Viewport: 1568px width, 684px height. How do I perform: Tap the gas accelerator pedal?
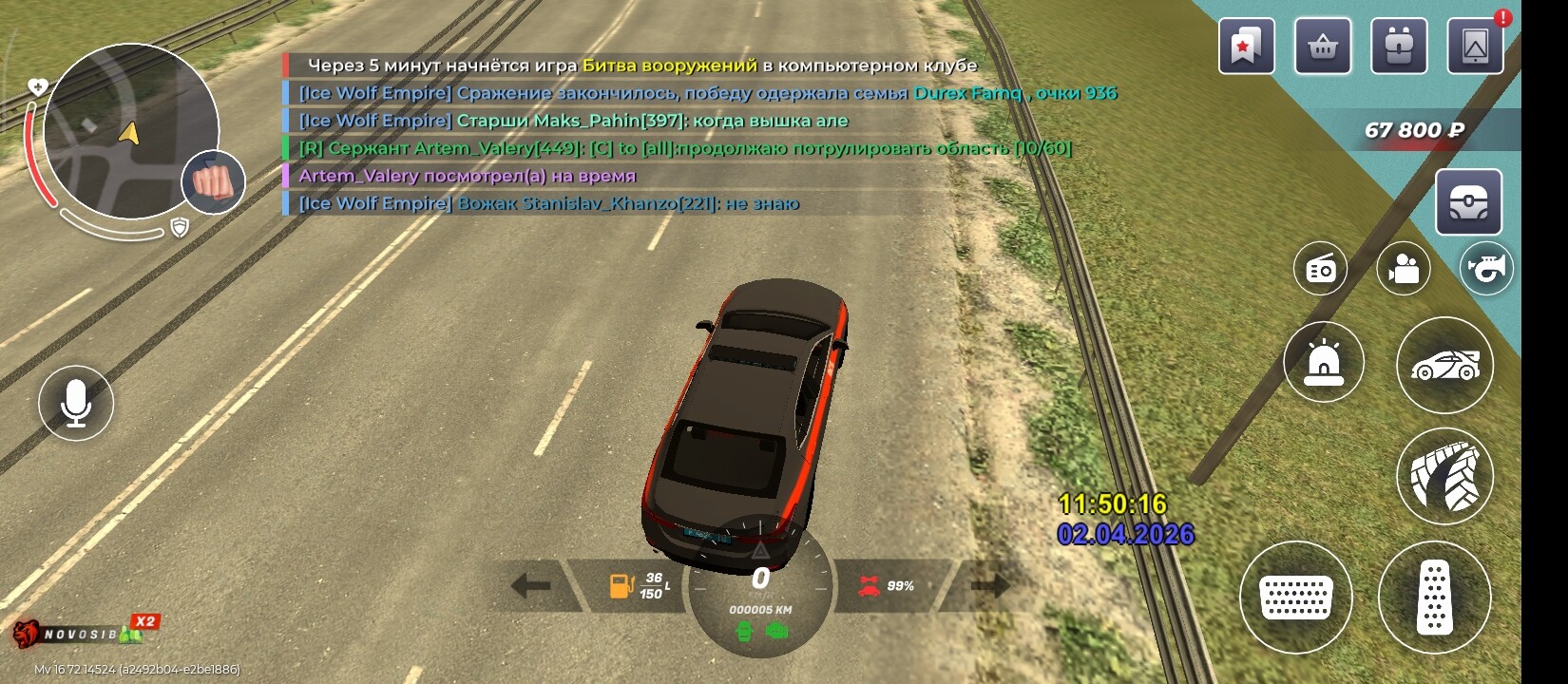[1434, 598]
